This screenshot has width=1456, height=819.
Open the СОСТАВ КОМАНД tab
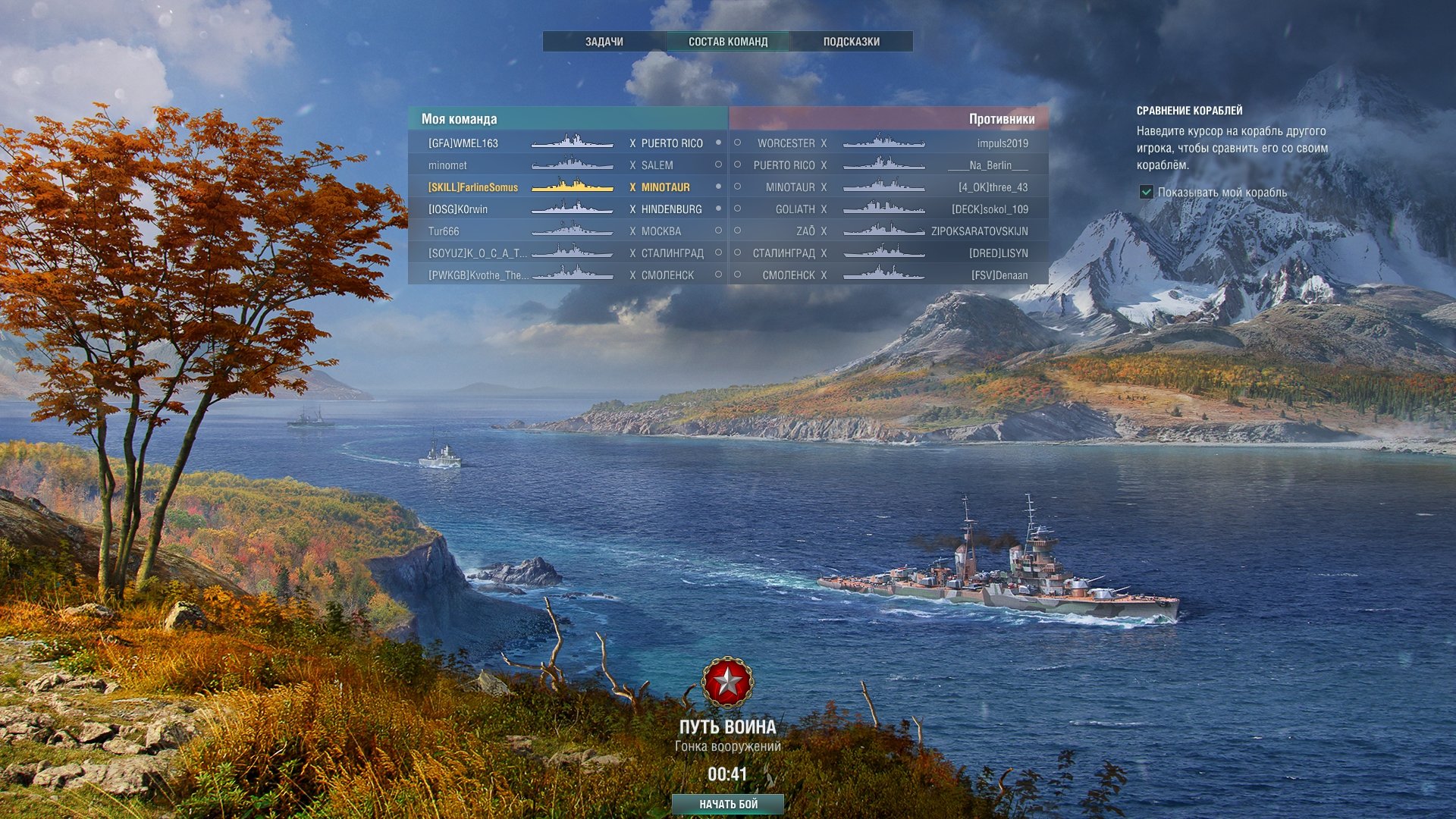coord(727,42)
